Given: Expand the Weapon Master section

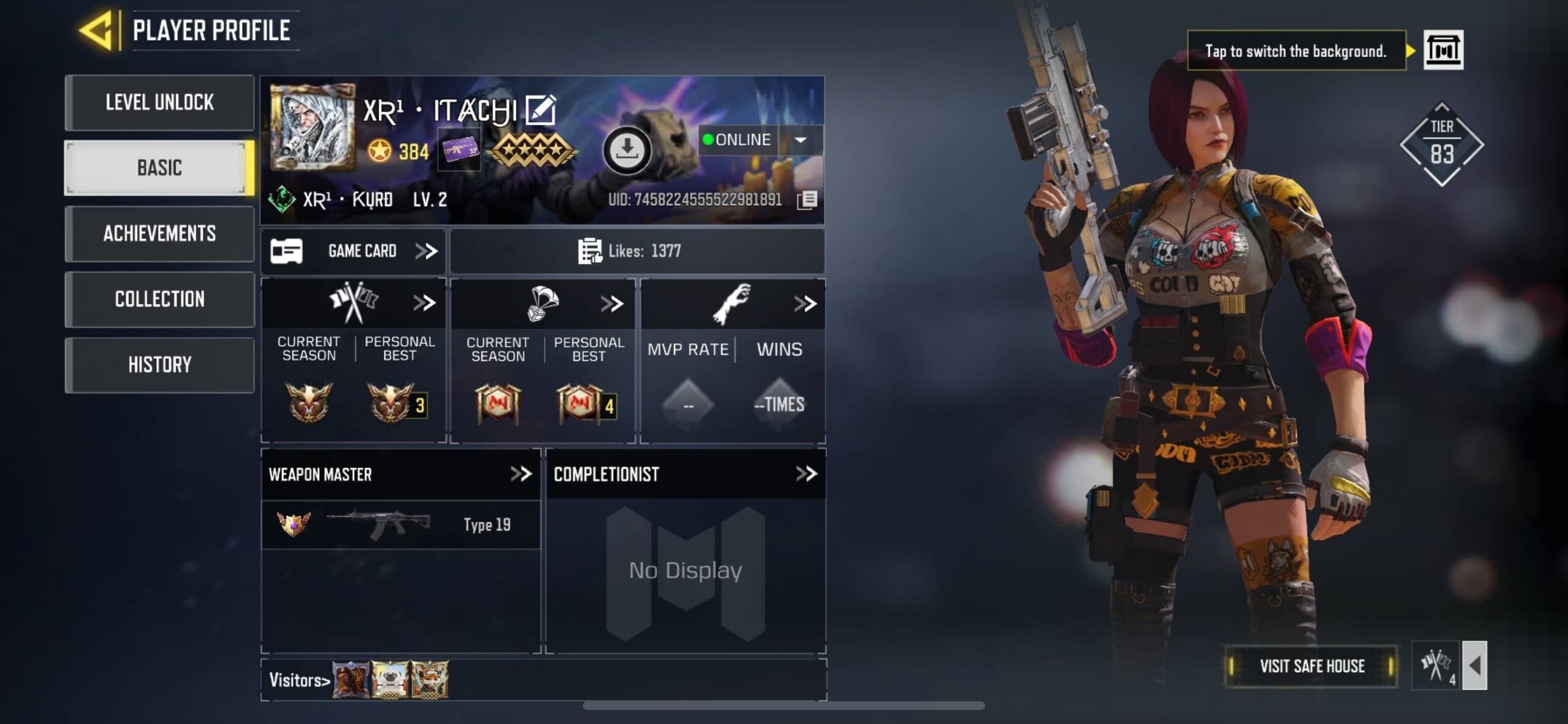Looking at the screenshot, I should click(522, 473).
